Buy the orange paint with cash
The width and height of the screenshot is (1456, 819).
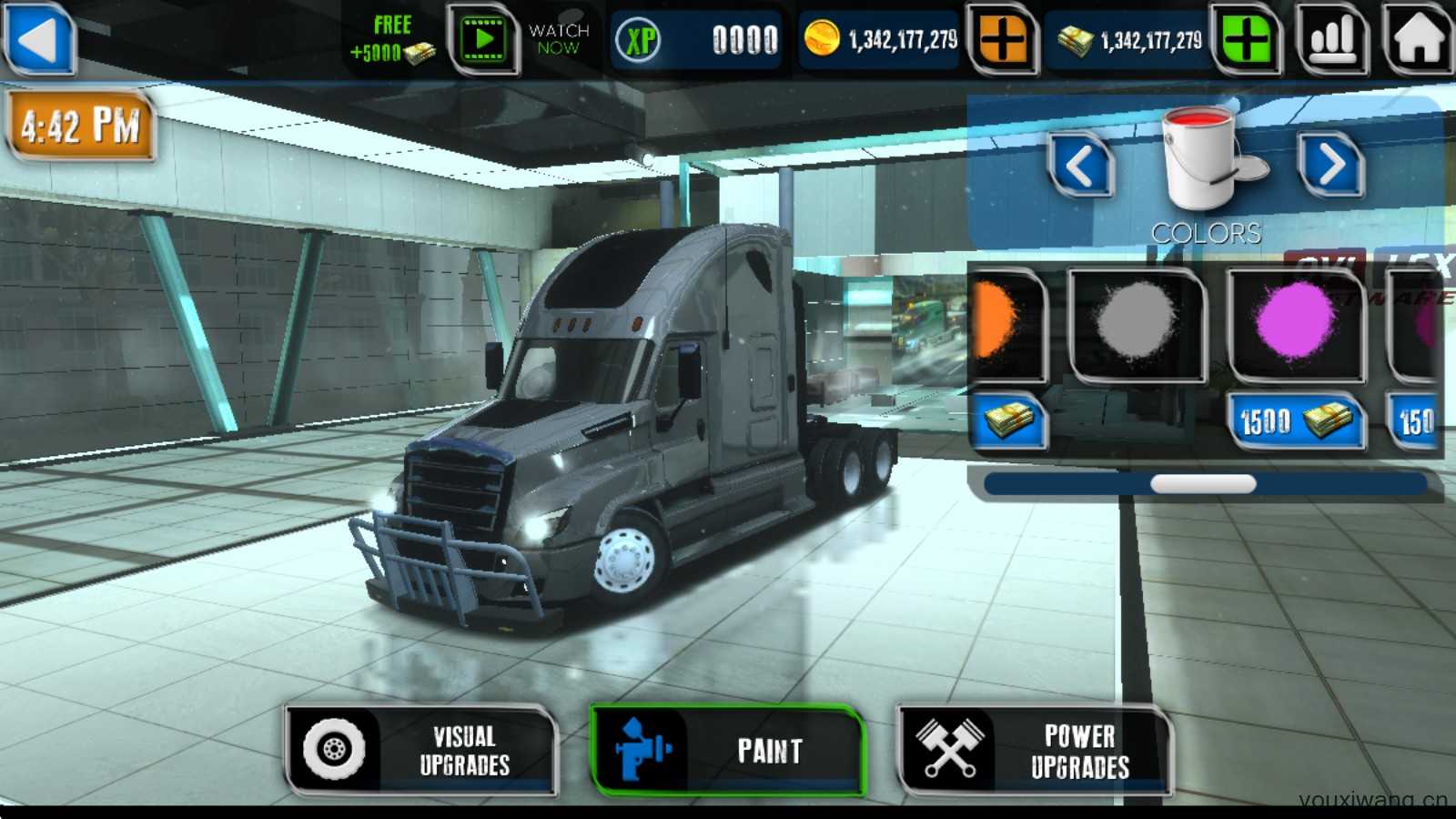[1008, 421]
